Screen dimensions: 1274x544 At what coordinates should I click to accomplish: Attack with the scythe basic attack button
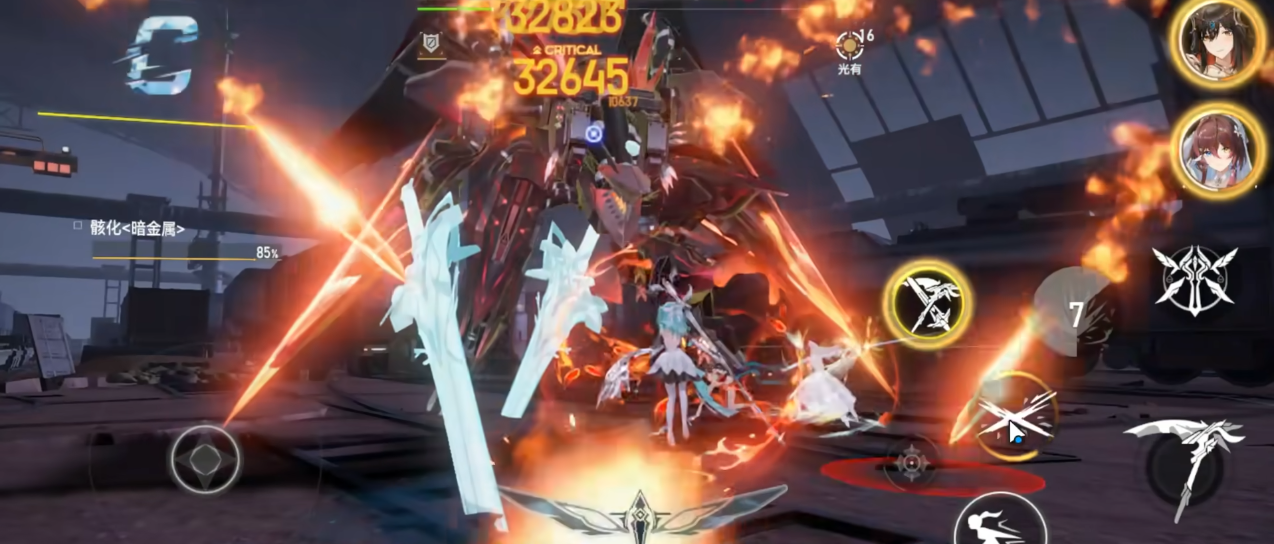1184,461
